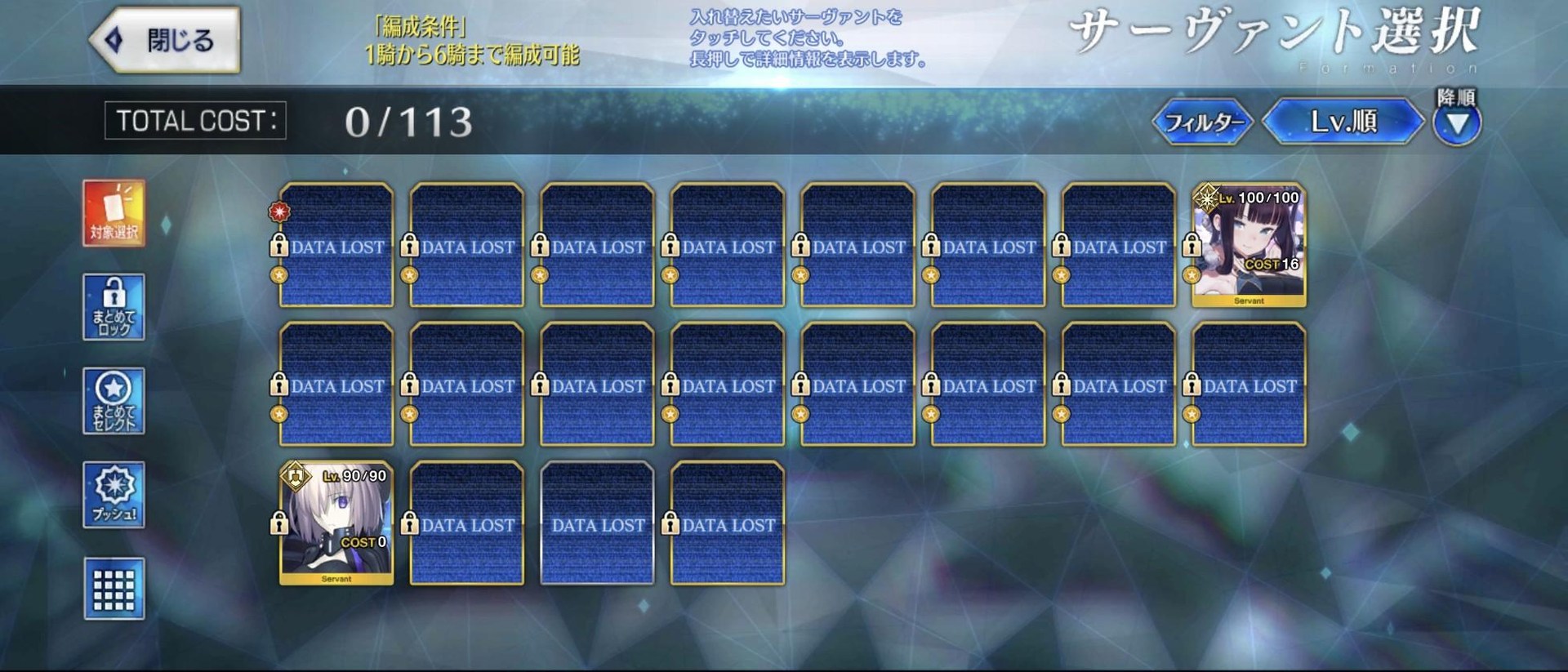Open the Lv.順 sort order selector

click(x=1341, y=121)
